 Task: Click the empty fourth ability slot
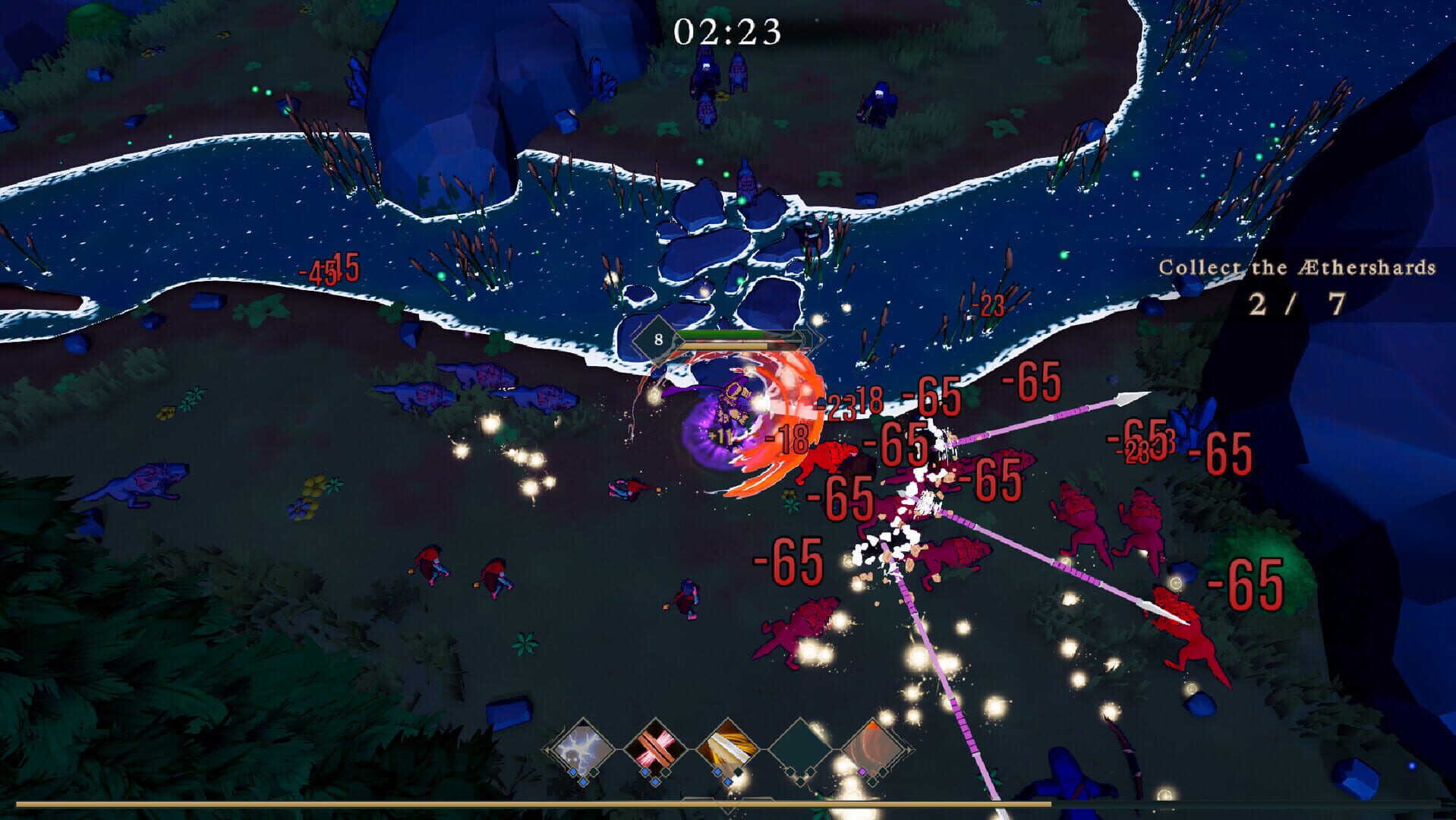799,747
